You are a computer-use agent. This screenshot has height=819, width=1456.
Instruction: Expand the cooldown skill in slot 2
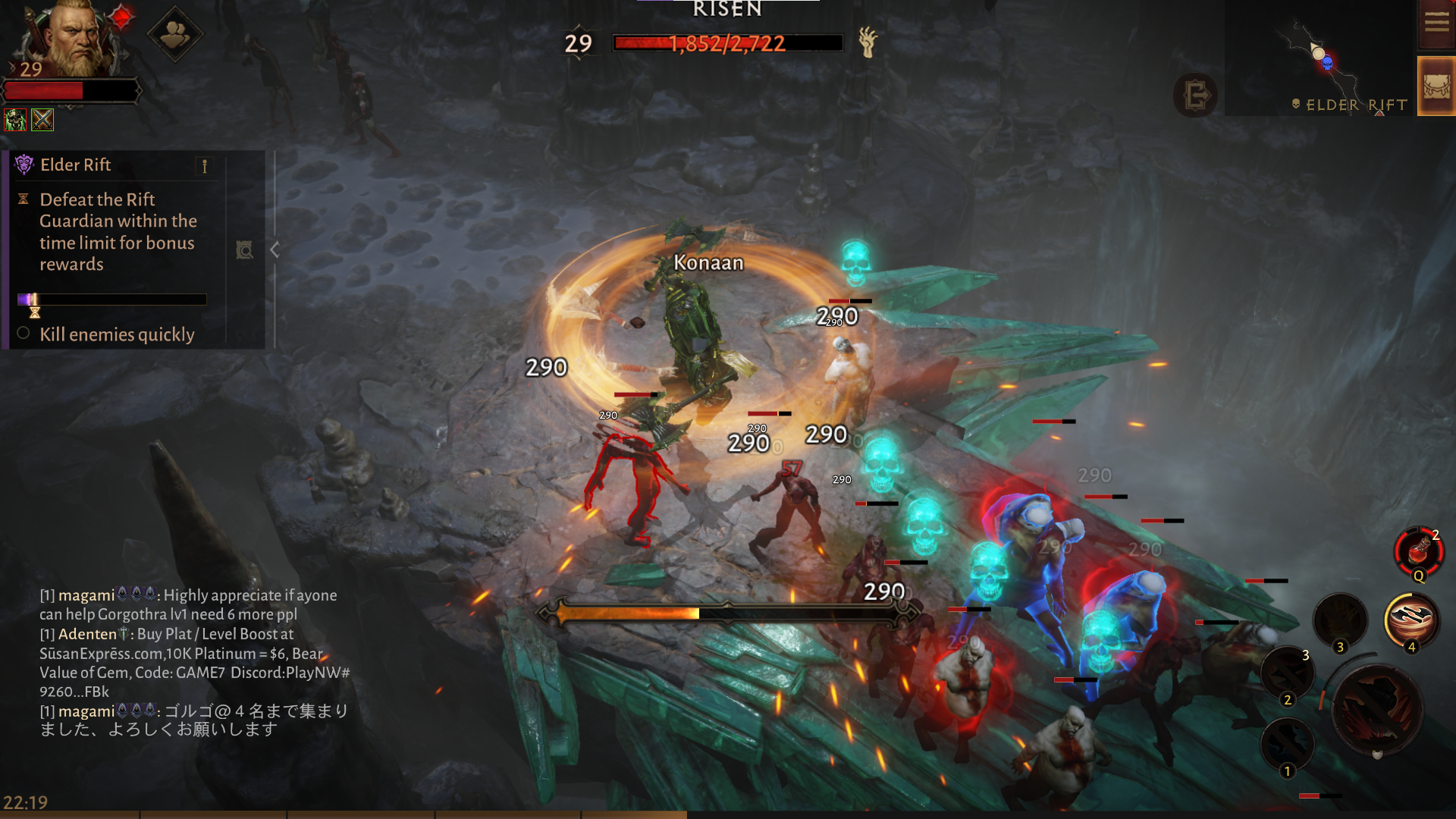(x=1287, y=673)
